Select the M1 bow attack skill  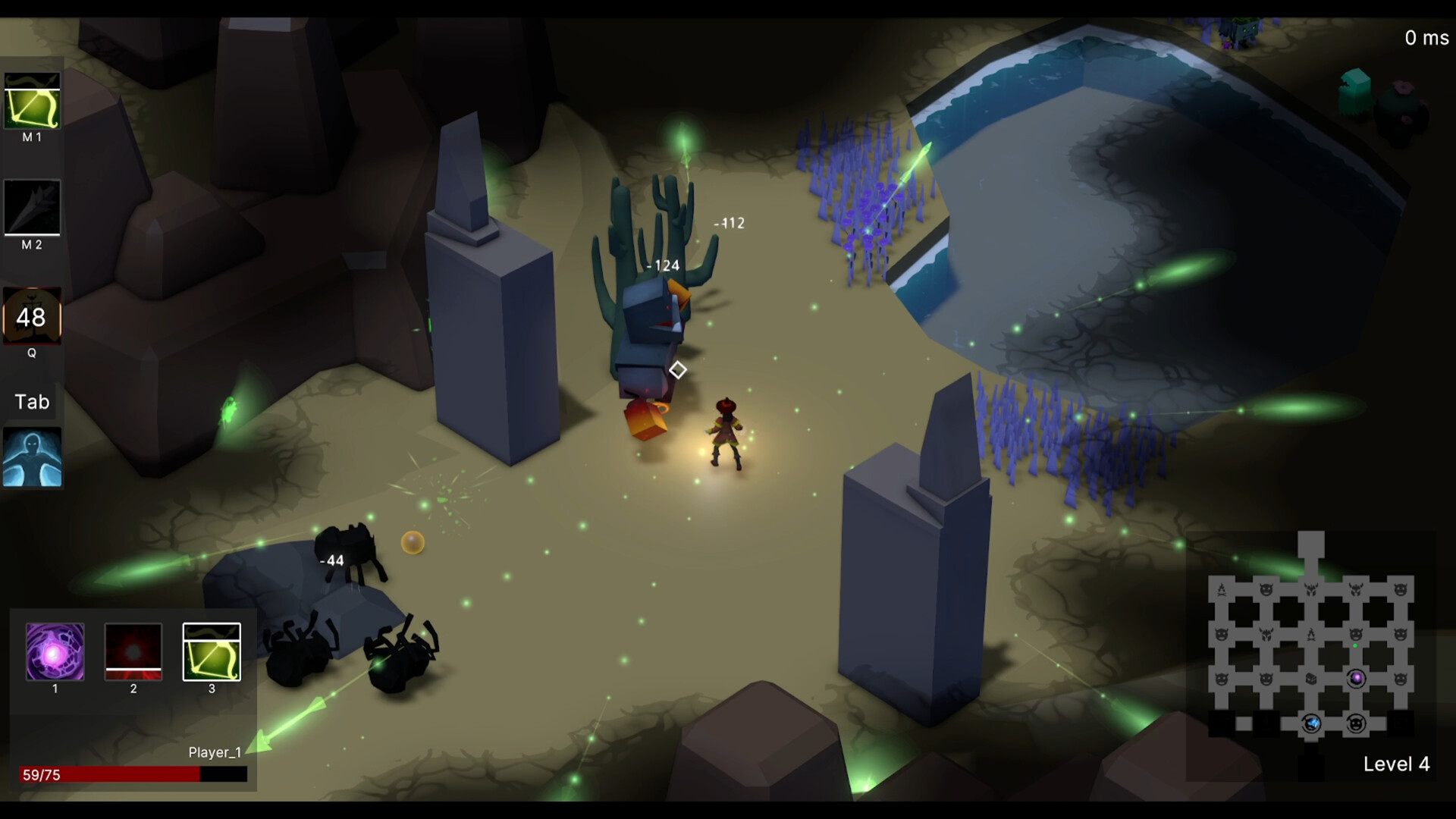click(32, 100)
